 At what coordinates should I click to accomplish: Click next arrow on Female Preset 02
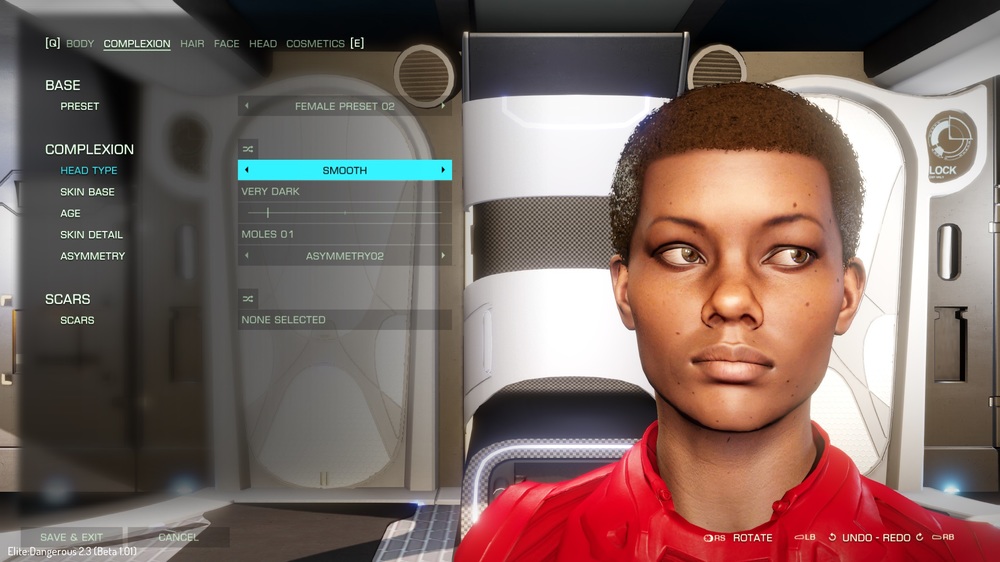point(443,106)
